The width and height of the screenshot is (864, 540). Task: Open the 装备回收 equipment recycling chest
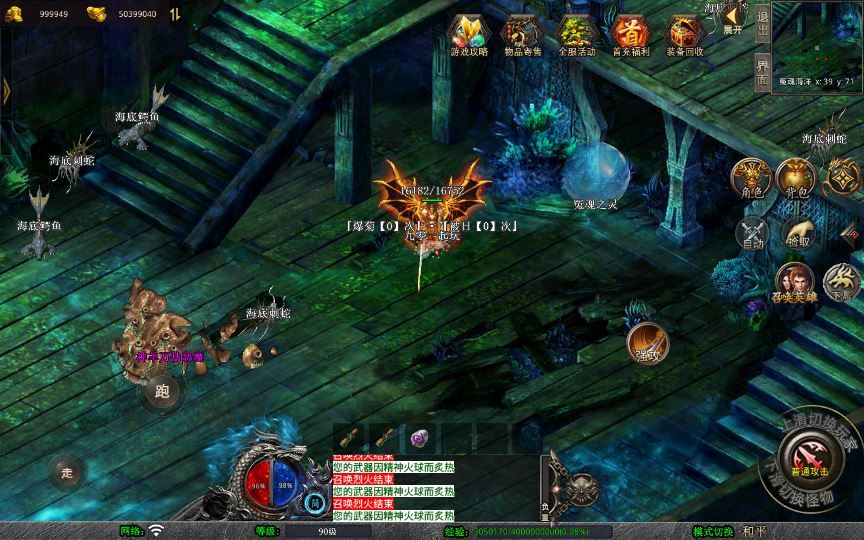click(684, 34)
